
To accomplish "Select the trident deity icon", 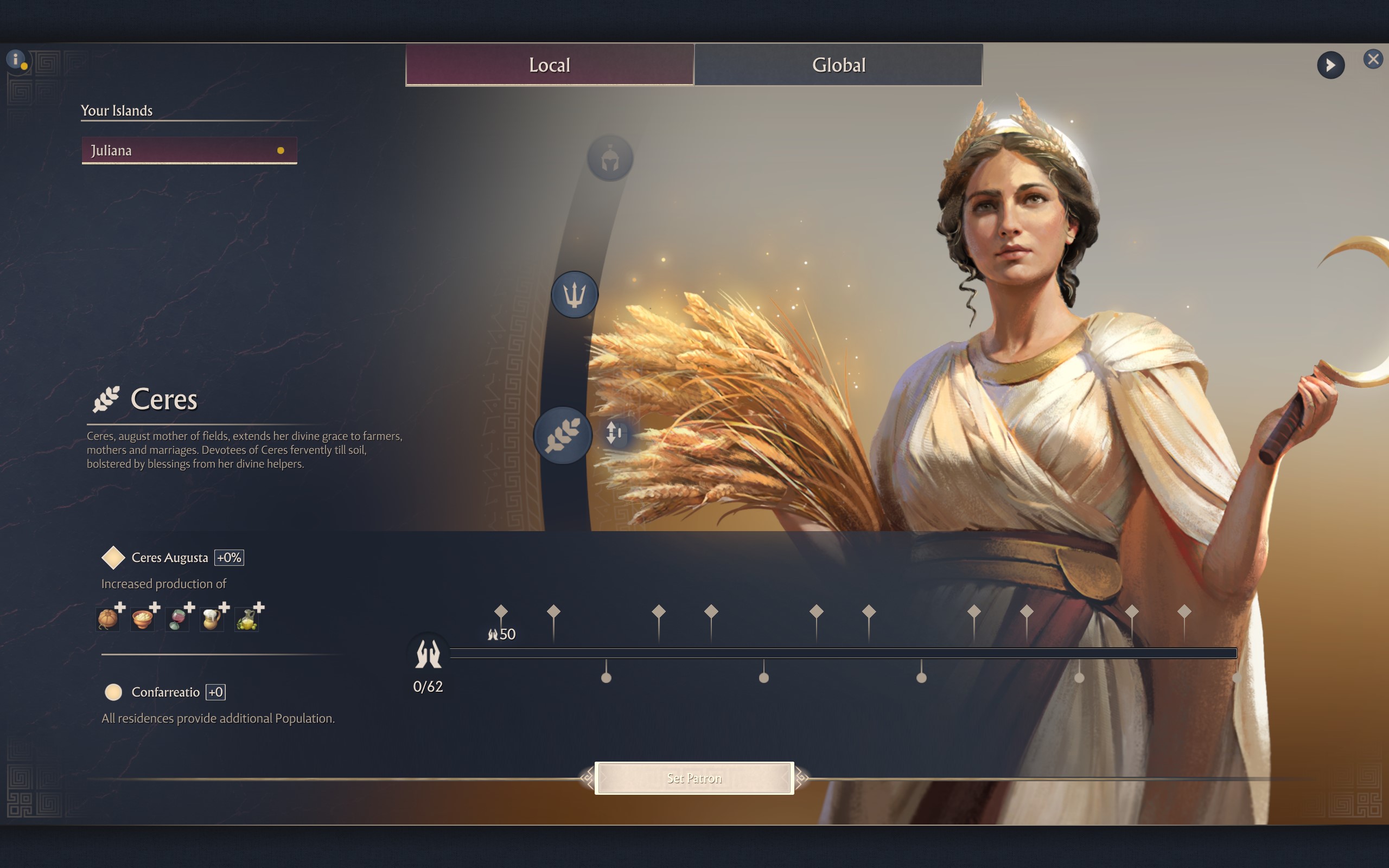I will (574, 295).
